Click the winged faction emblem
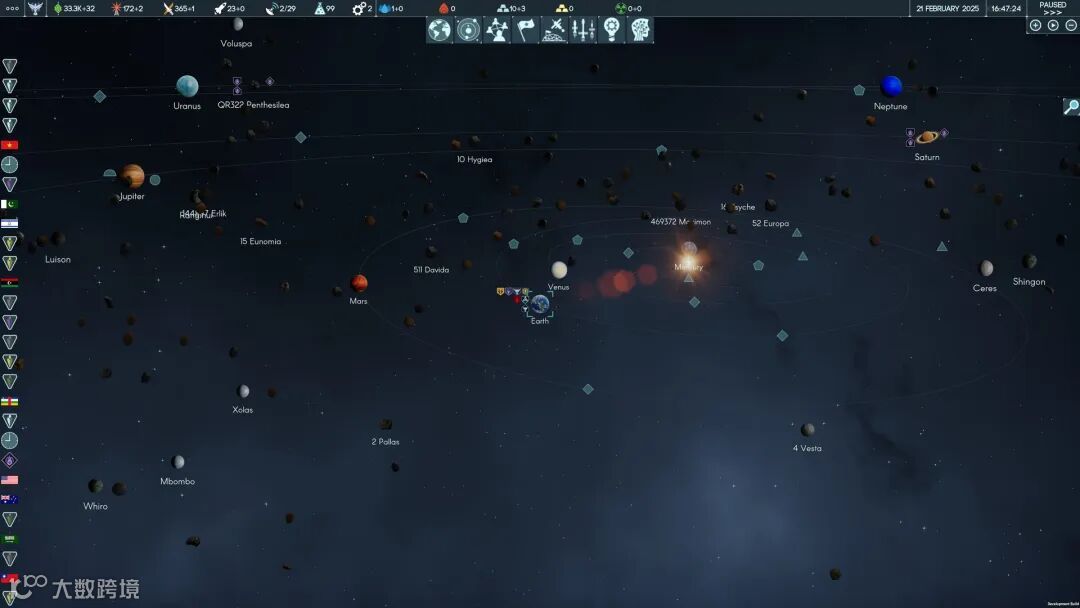 pyautogui.click(x=36, y=8)
